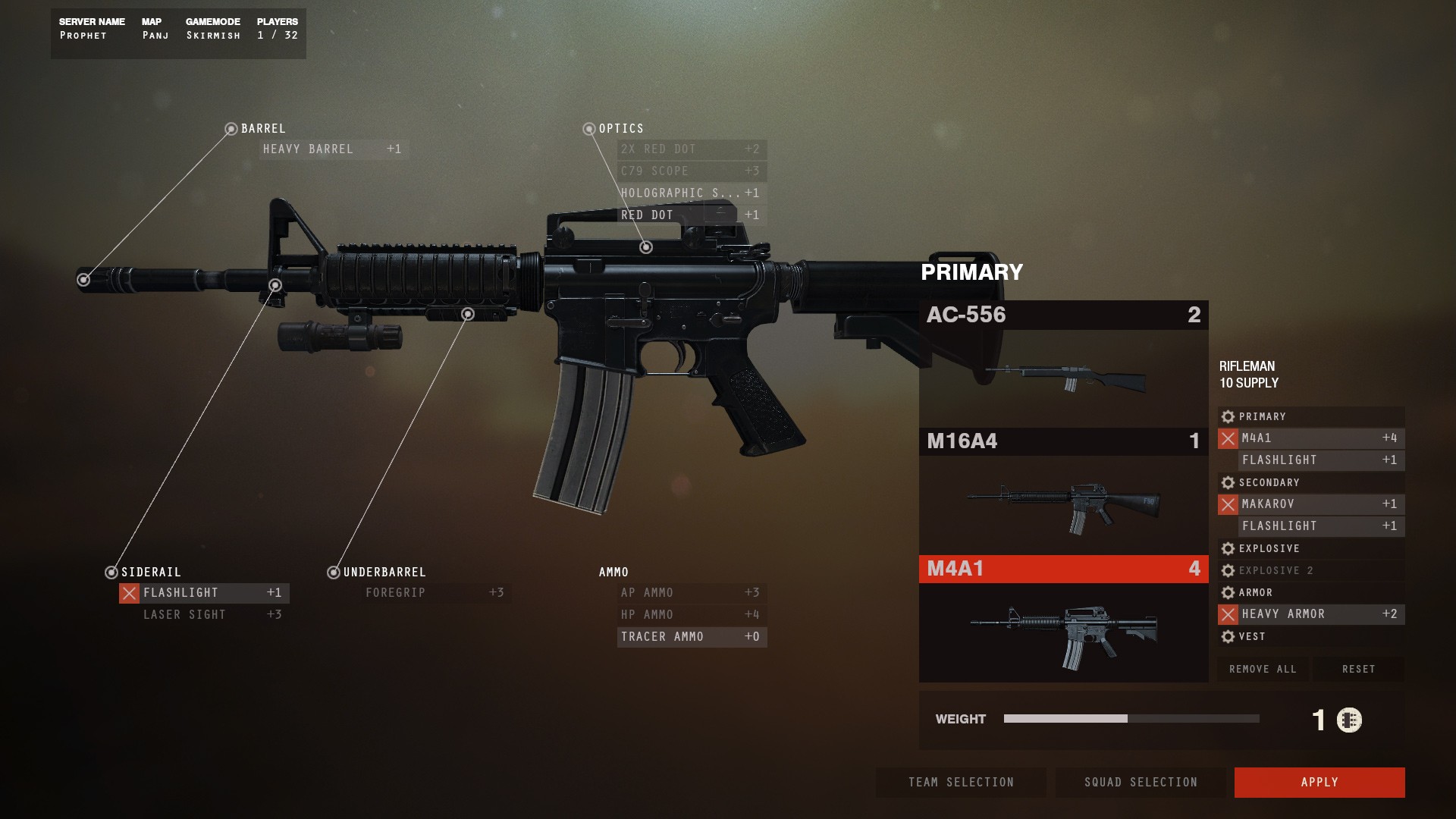
Task: Open the Optics attachment point marker
Action: tap(589, 128)
